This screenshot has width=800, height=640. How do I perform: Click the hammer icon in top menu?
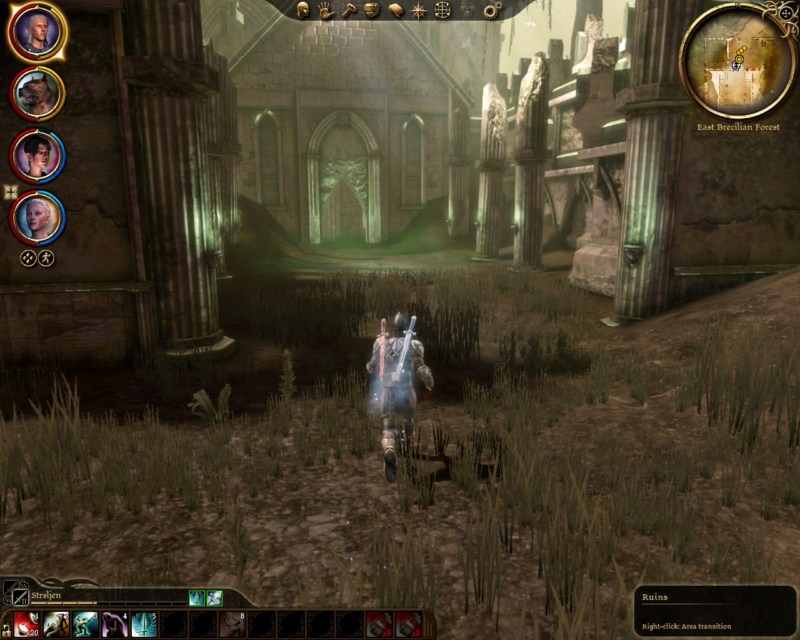(x=349, y=10)
